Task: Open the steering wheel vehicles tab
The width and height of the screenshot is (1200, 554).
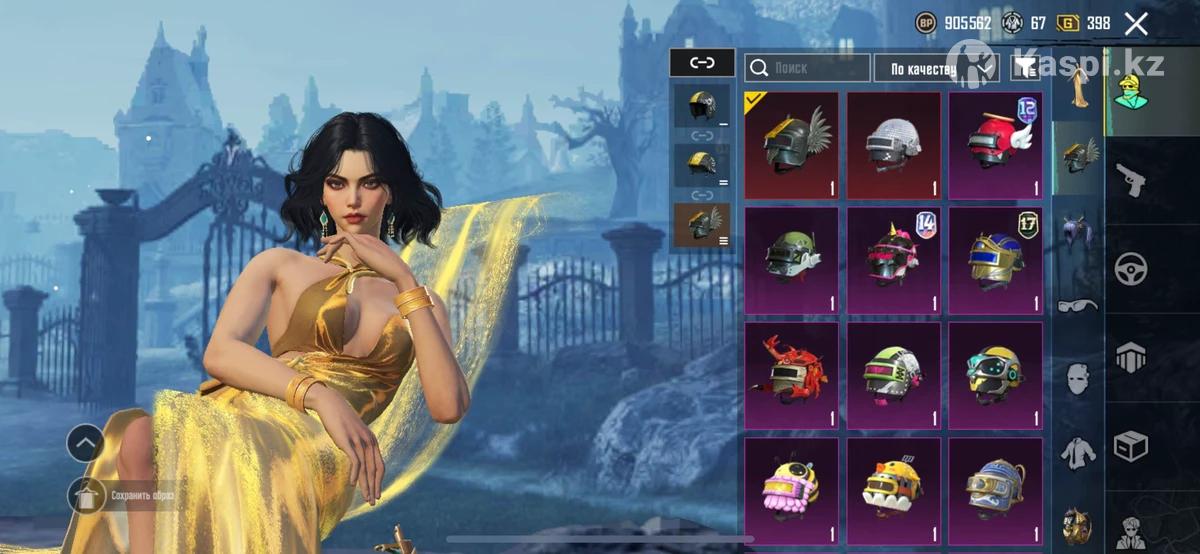Action: 1132,268
